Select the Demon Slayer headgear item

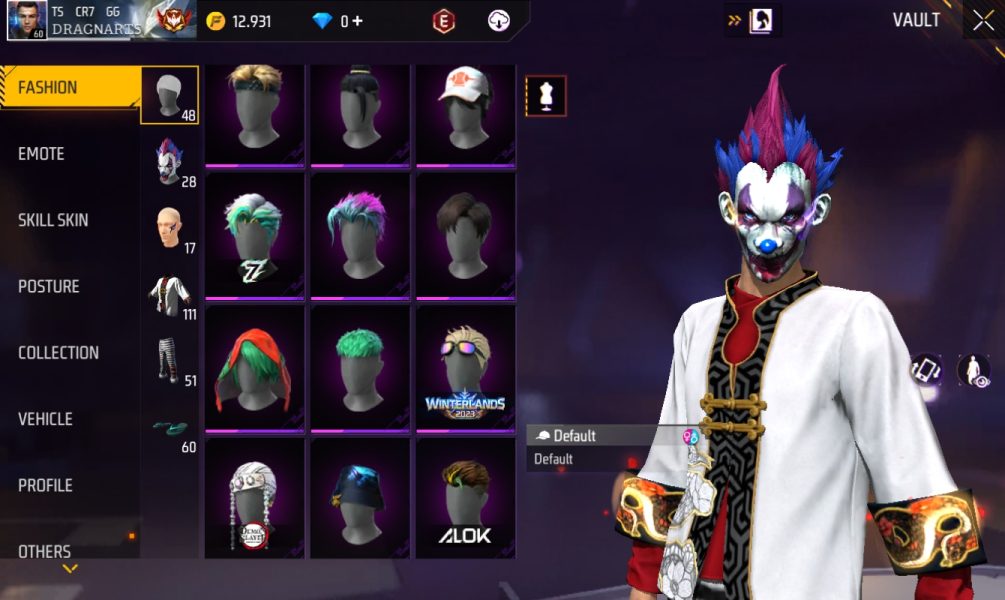pos(254,498)
